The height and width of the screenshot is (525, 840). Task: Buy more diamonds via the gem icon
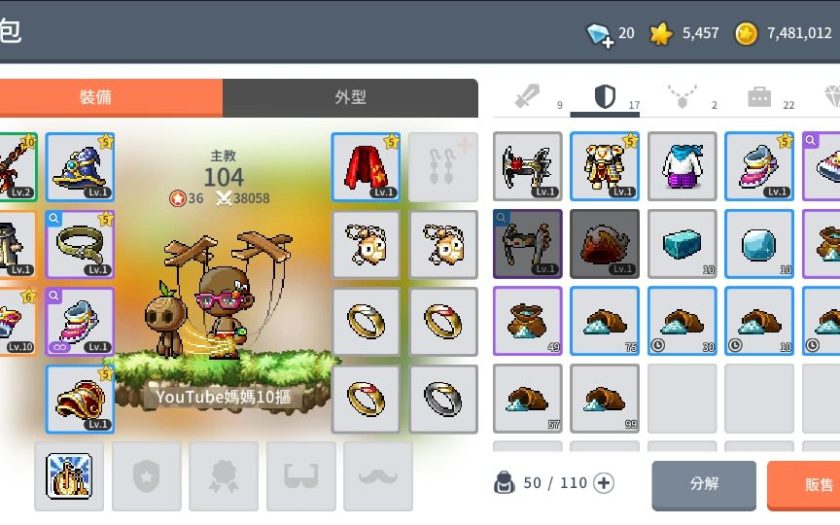pos(599,35)
